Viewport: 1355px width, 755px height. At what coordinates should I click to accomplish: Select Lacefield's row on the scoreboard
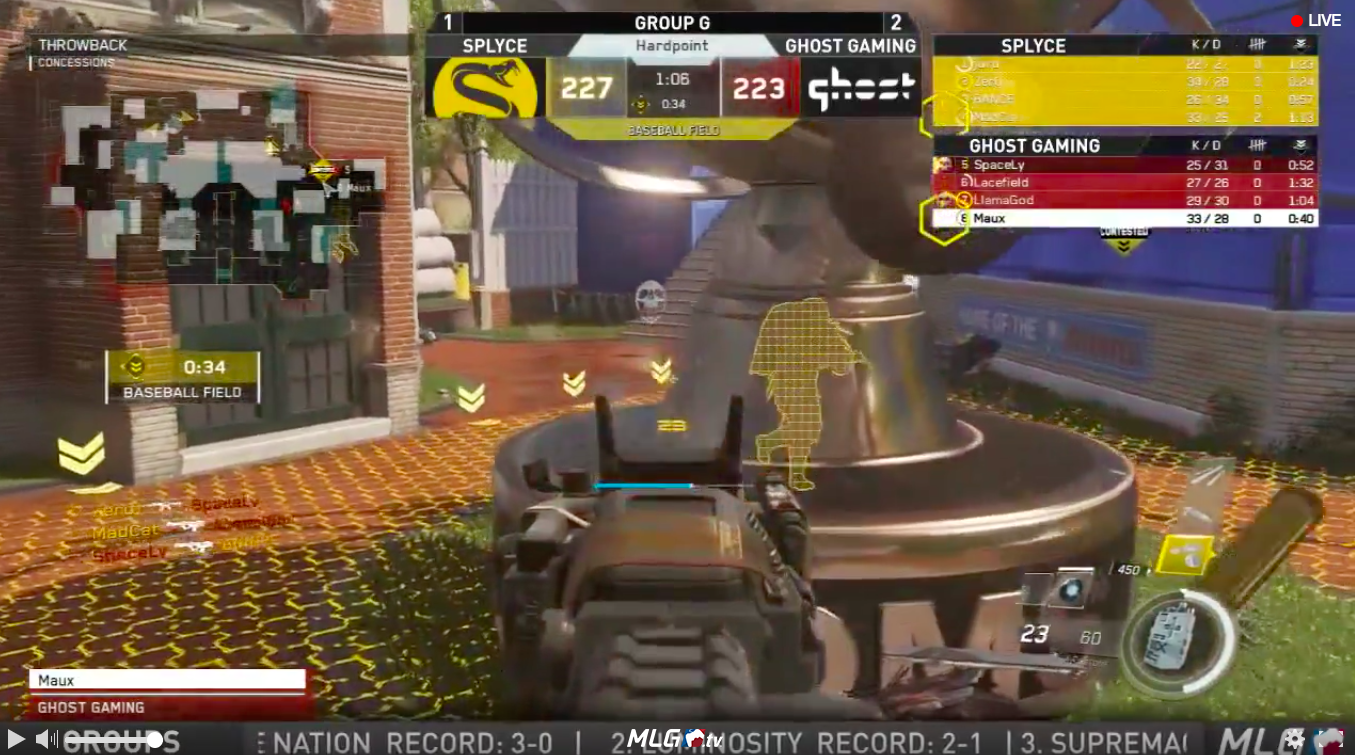click(1125, 183)
